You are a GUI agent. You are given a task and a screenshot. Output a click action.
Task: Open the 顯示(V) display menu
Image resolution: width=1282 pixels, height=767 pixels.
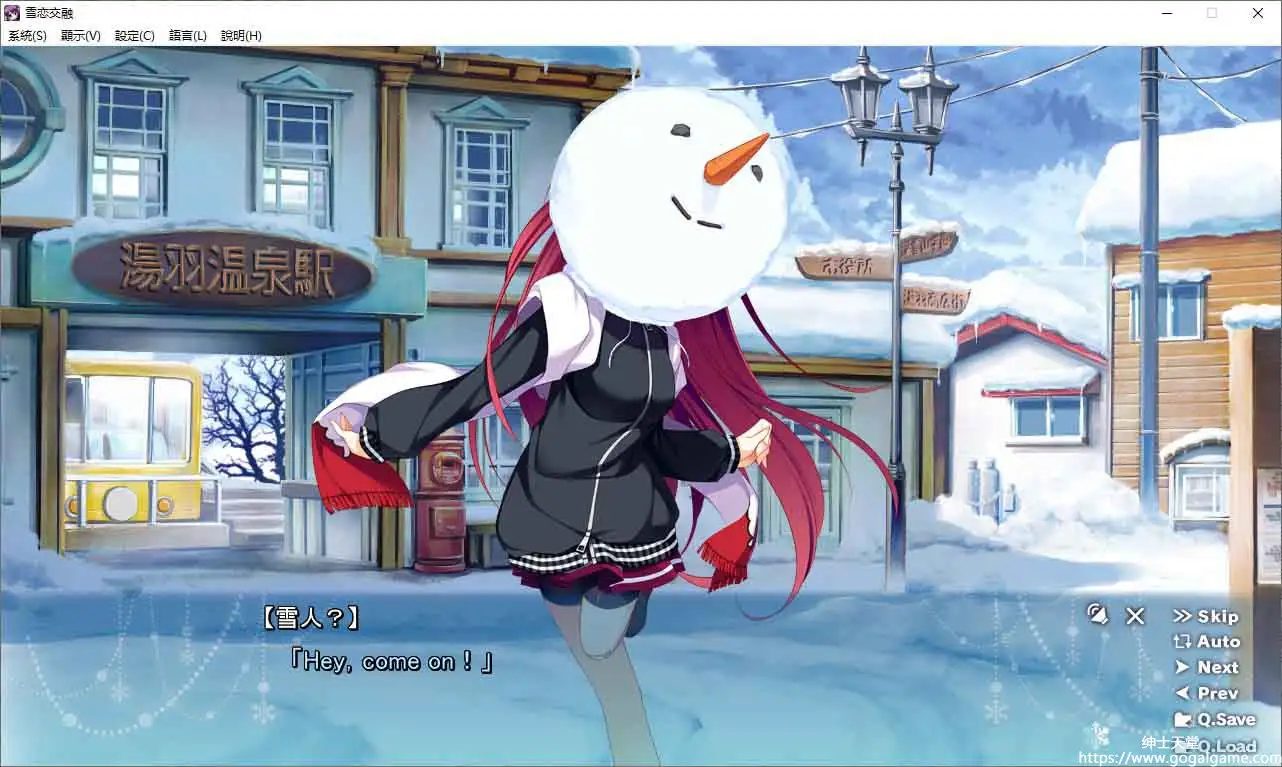click(x=80, y=35)
